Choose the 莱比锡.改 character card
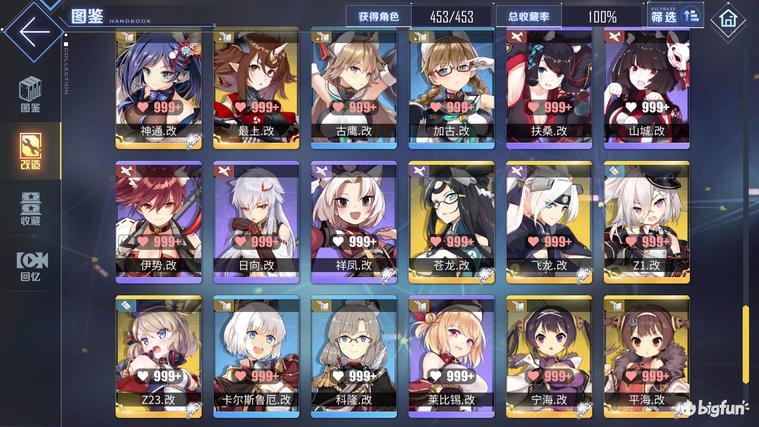Viewport: 759px width, 427px height. pyautogui.click(x=451, y=356)
